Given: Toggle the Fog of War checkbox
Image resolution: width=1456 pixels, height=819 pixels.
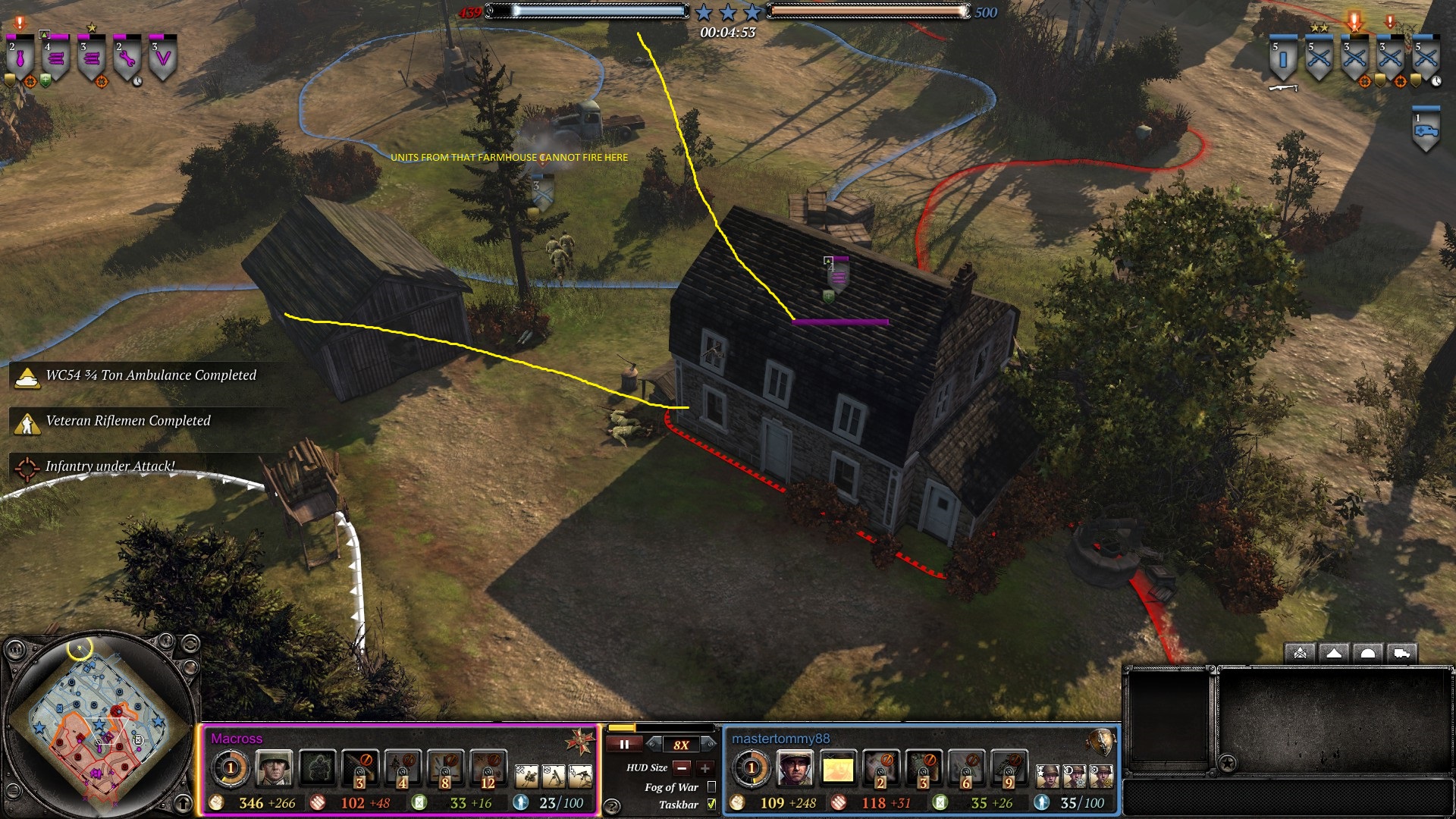Looking at the screenshot, I should [711, 787].
